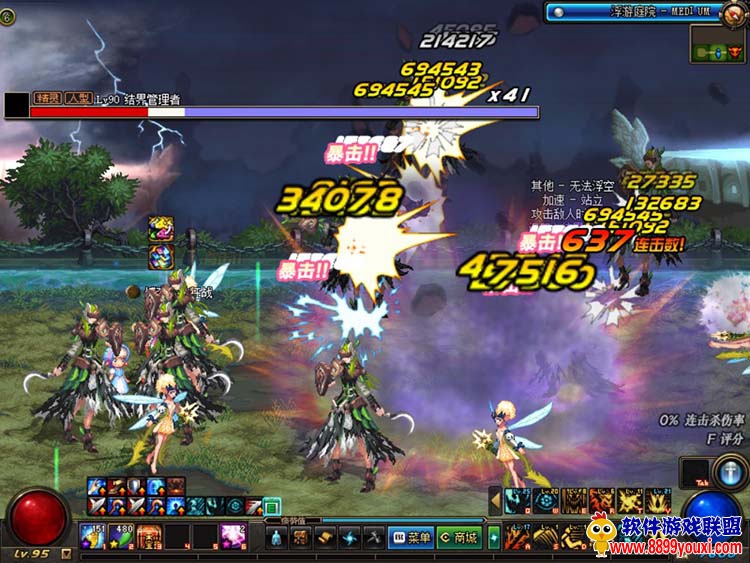Select the treasure chest quick slot item
This screenshot has width=750, height=563.
click(149, 537)
